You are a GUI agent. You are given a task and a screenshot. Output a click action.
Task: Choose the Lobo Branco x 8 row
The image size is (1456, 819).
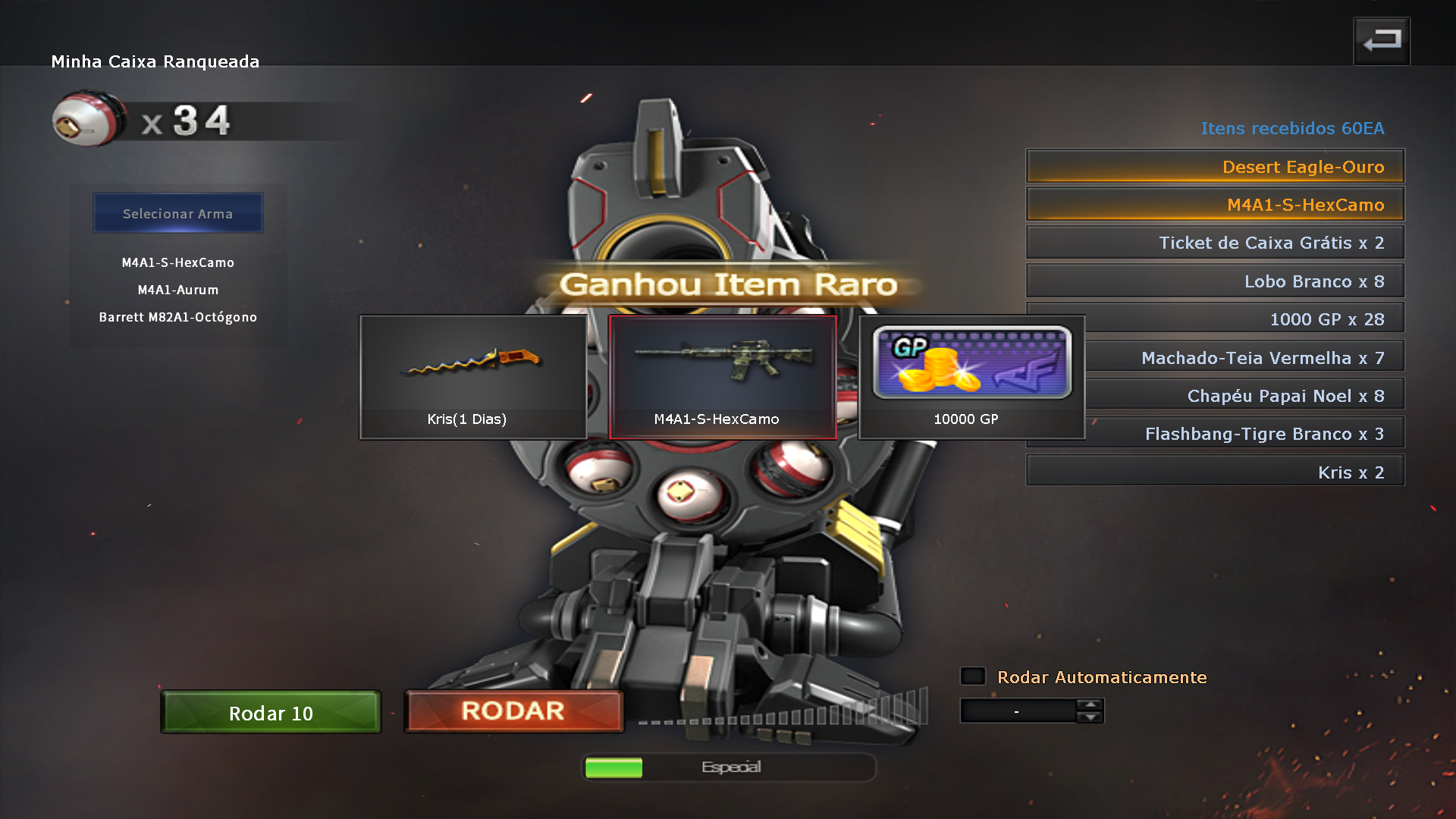[x=1215, y=281]
